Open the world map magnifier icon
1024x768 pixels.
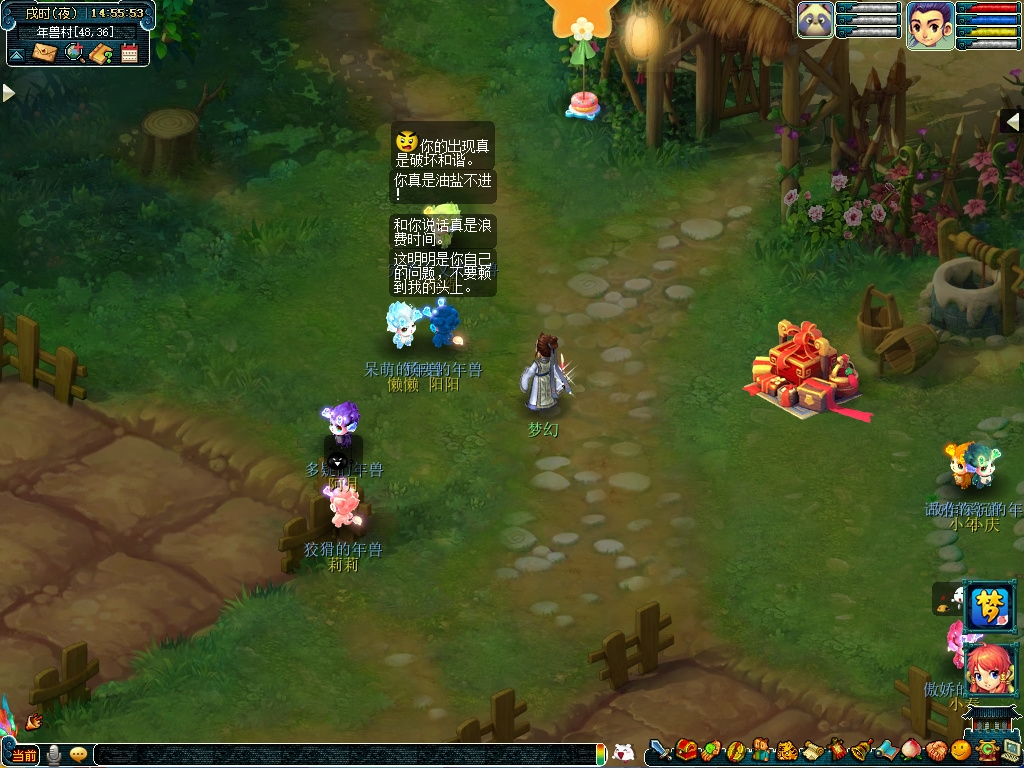pyautogui.click(x=73, y=52)
